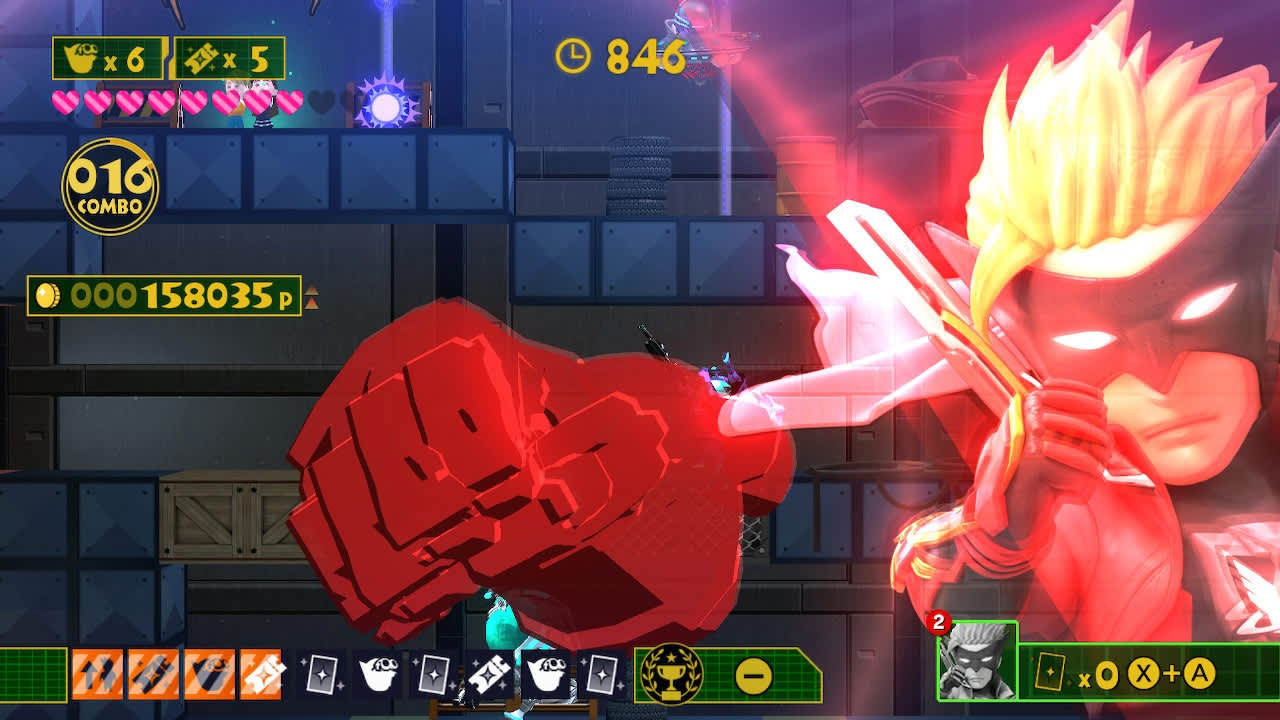Click the glowing card icon showing x0
The image size is (1280, 720).
(x=1051, y=672)
